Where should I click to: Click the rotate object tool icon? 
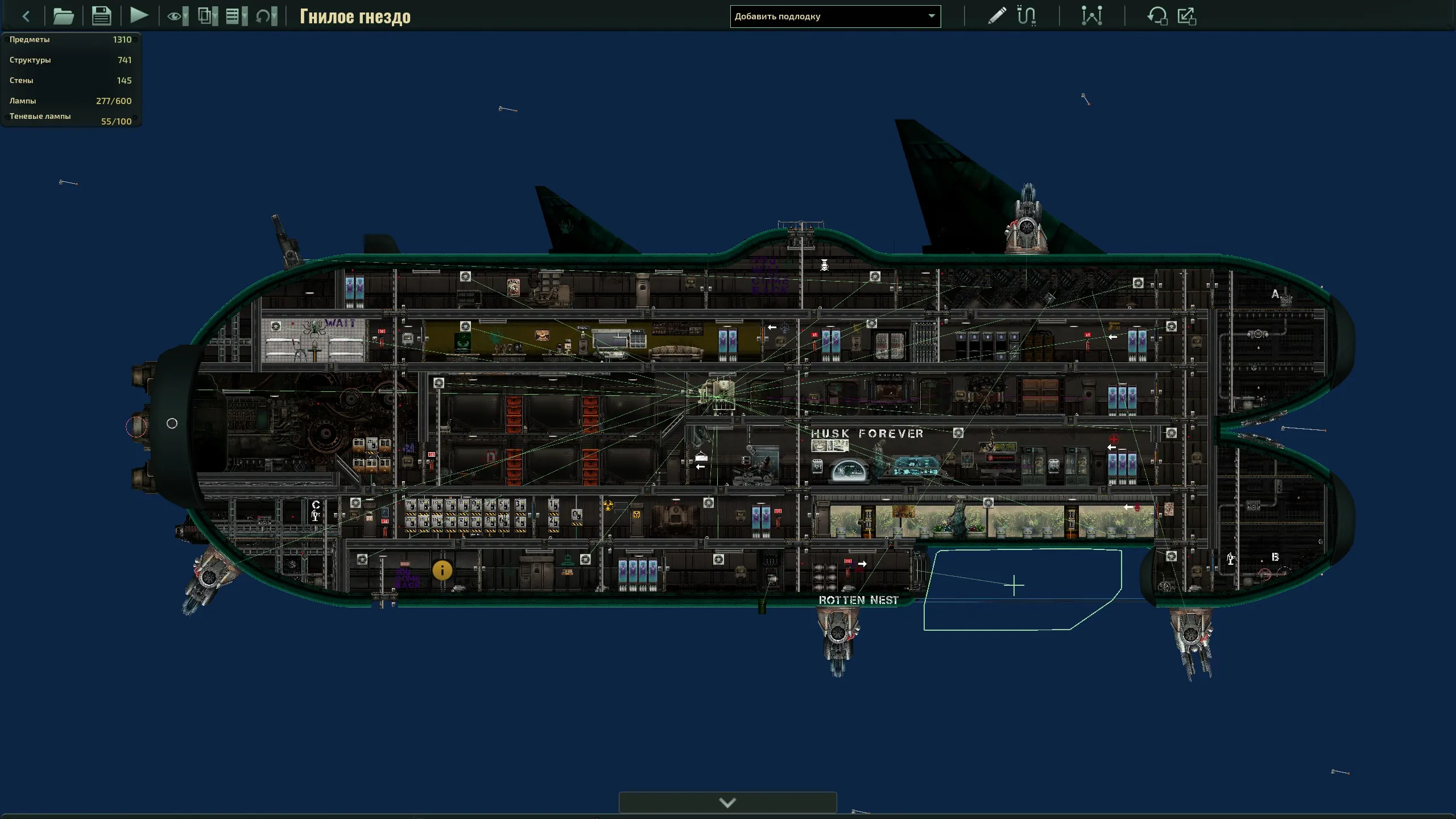point(1157,16)
